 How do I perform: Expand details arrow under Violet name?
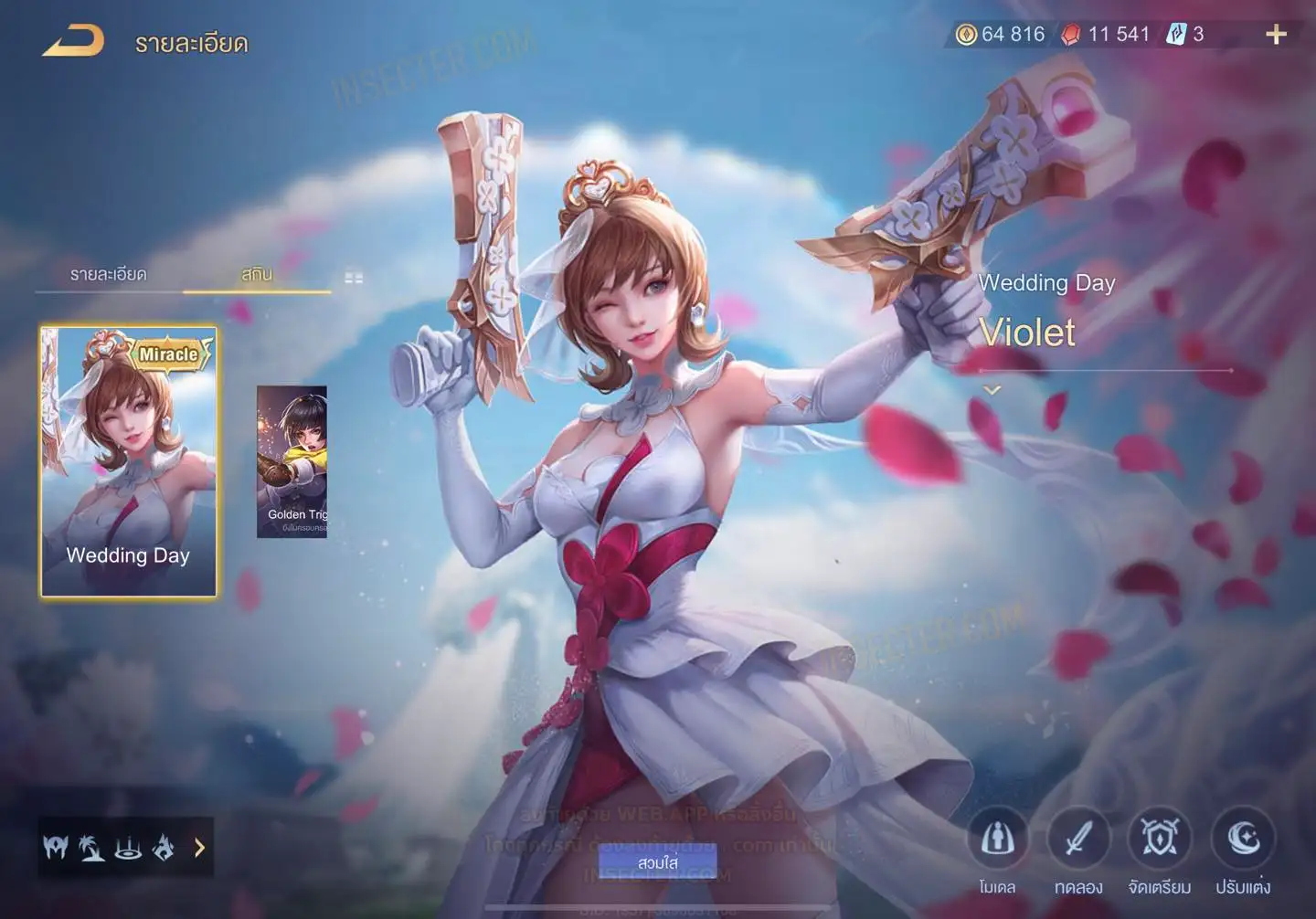coord(992,390)
